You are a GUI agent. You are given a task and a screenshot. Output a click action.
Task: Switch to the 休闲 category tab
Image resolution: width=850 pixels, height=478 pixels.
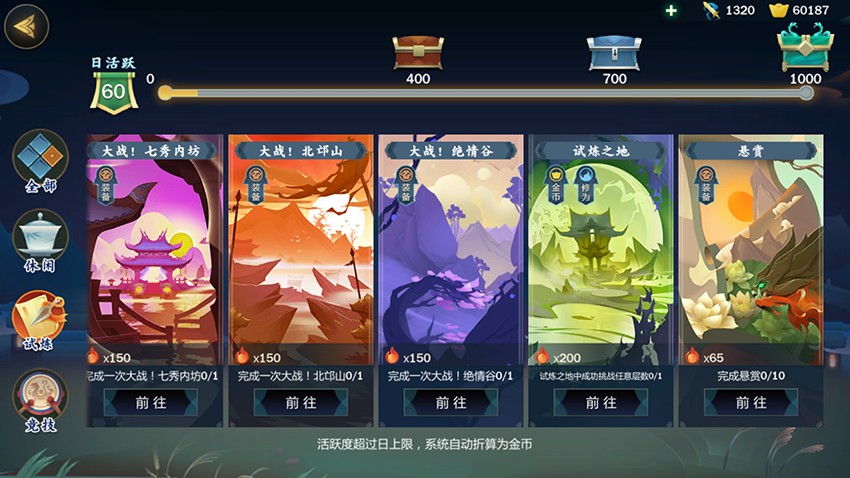pos(40,238)
